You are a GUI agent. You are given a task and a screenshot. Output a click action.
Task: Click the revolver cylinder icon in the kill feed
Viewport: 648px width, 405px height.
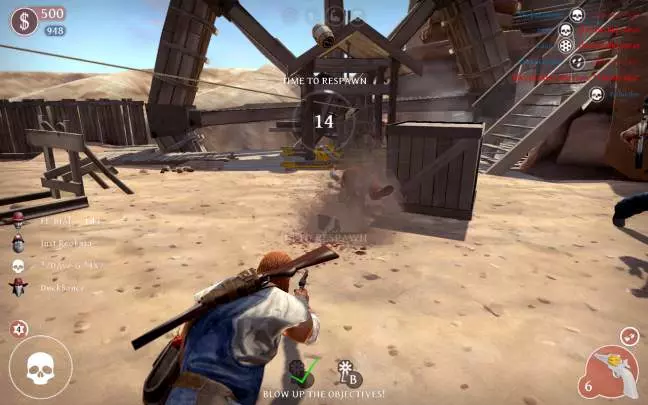coord(565,46)
